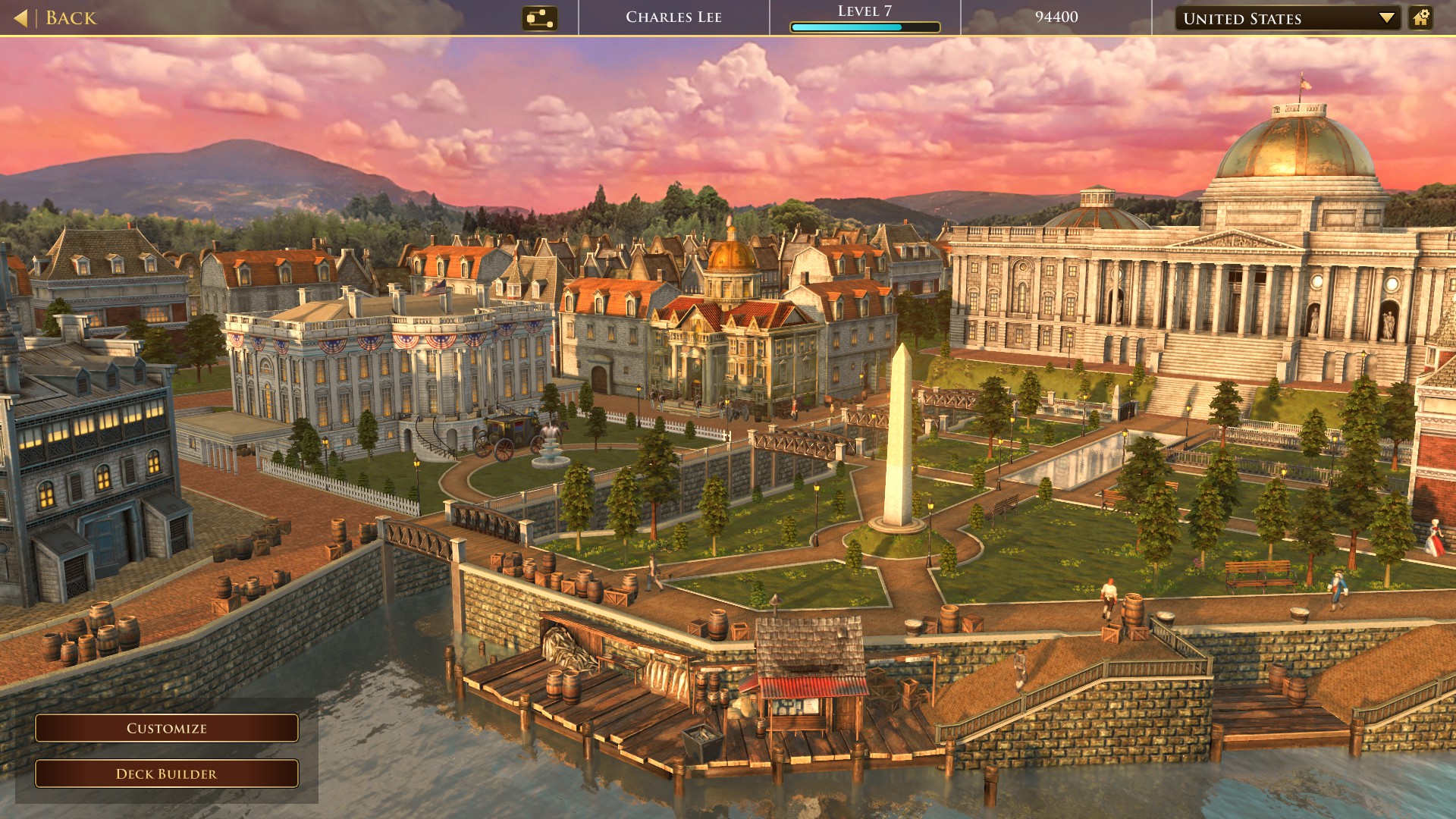Open the connected nodes icon button
The height and width of the screenshot is (819, 1456).
pyautogui.click(x=539, y=18)
